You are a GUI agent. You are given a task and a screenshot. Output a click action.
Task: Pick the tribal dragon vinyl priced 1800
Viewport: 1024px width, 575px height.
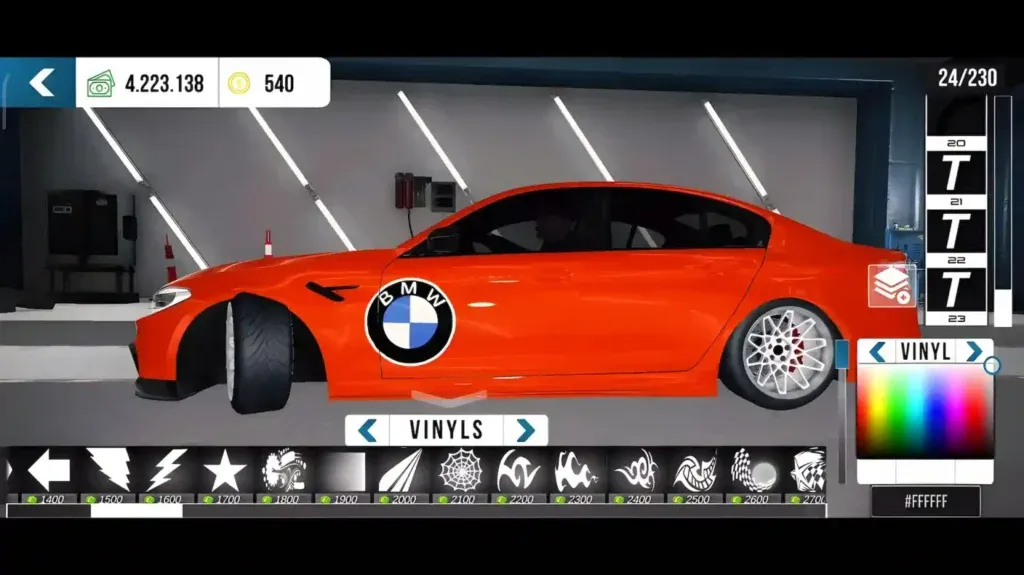pos(283,469)
